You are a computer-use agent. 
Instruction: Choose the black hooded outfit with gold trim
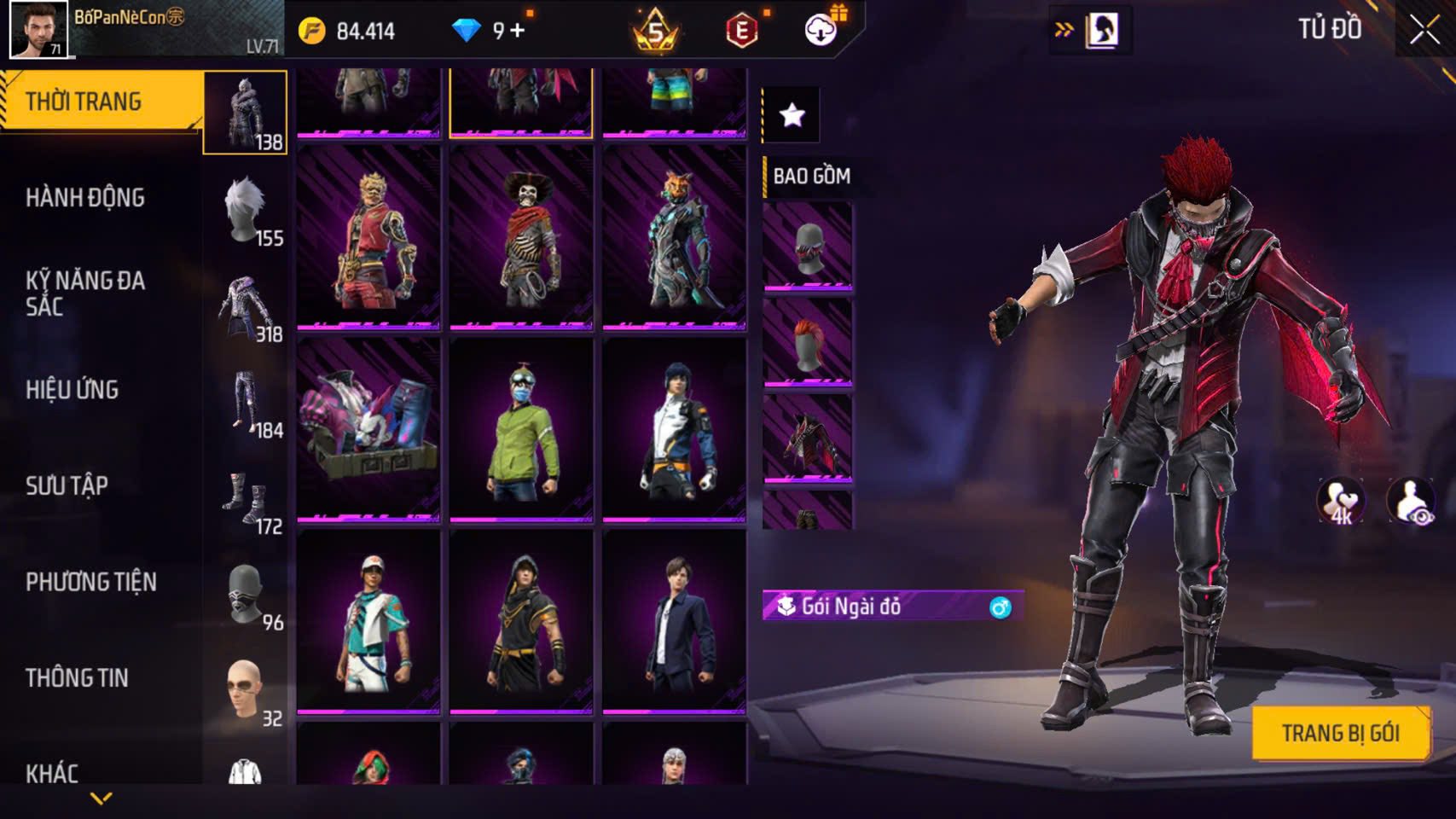(x=521, y=622)
